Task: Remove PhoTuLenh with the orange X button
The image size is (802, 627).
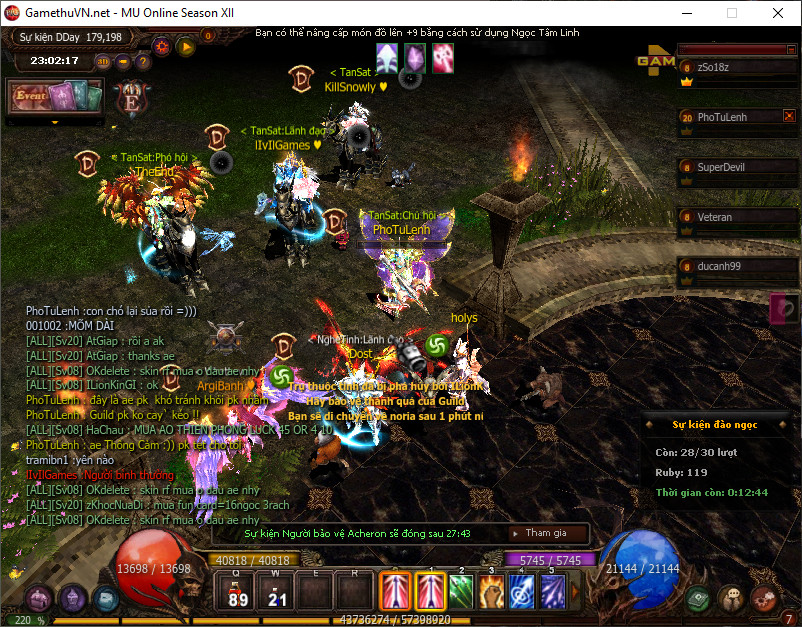Action: 788,116
